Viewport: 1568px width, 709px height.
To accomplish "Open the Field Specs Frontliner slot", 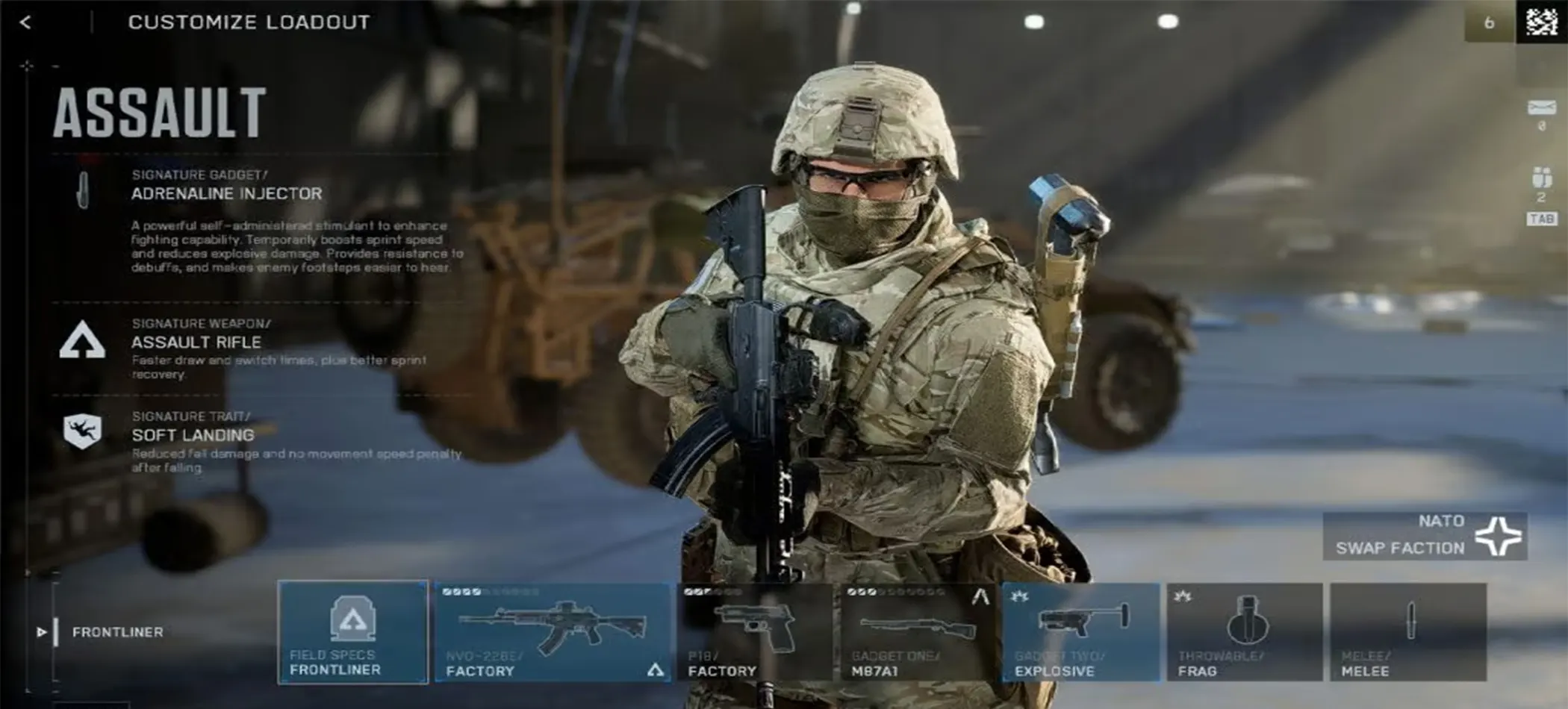I will tap(352, 631).
